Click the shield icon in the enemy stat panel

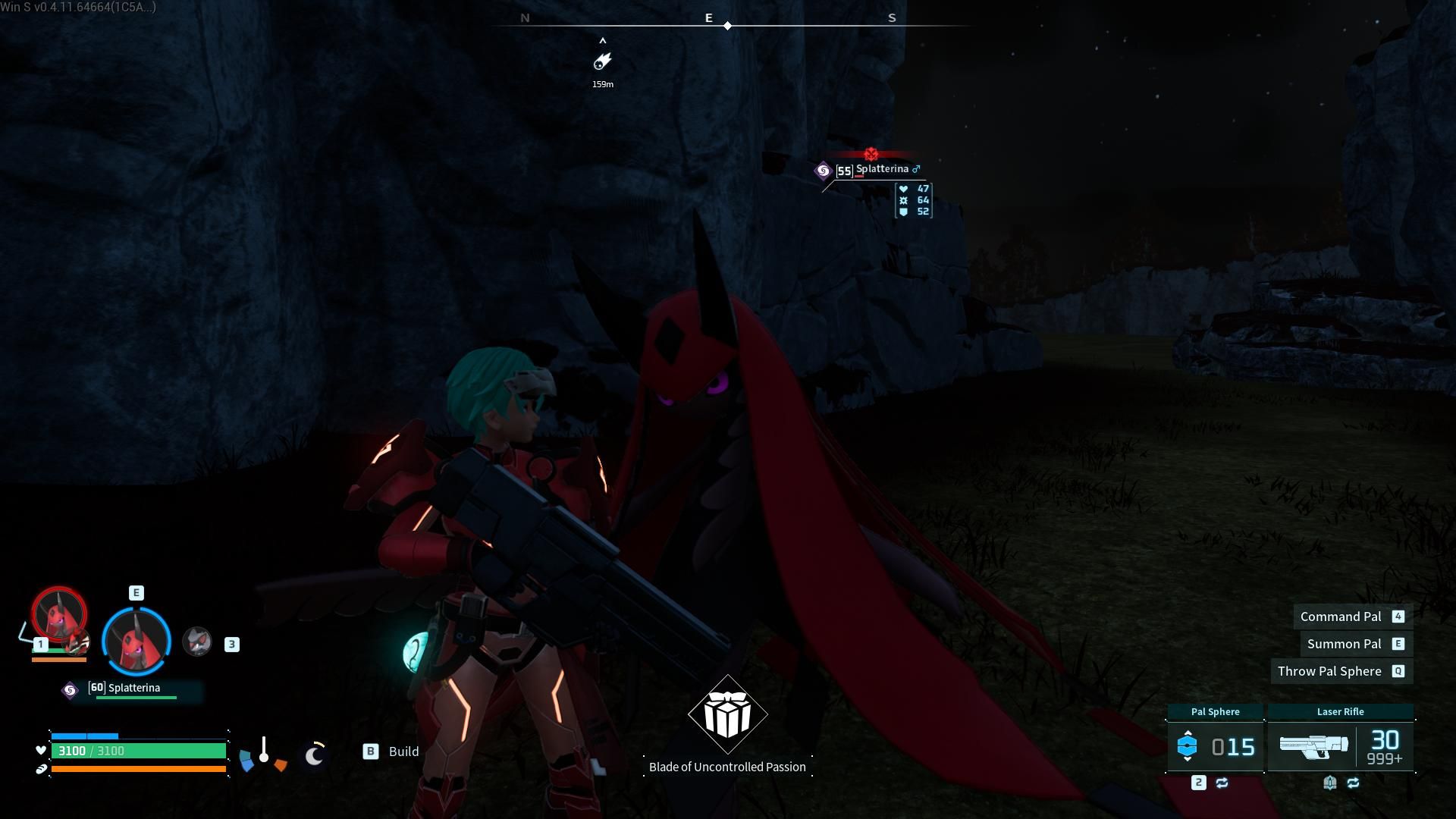tap(905, 213)
